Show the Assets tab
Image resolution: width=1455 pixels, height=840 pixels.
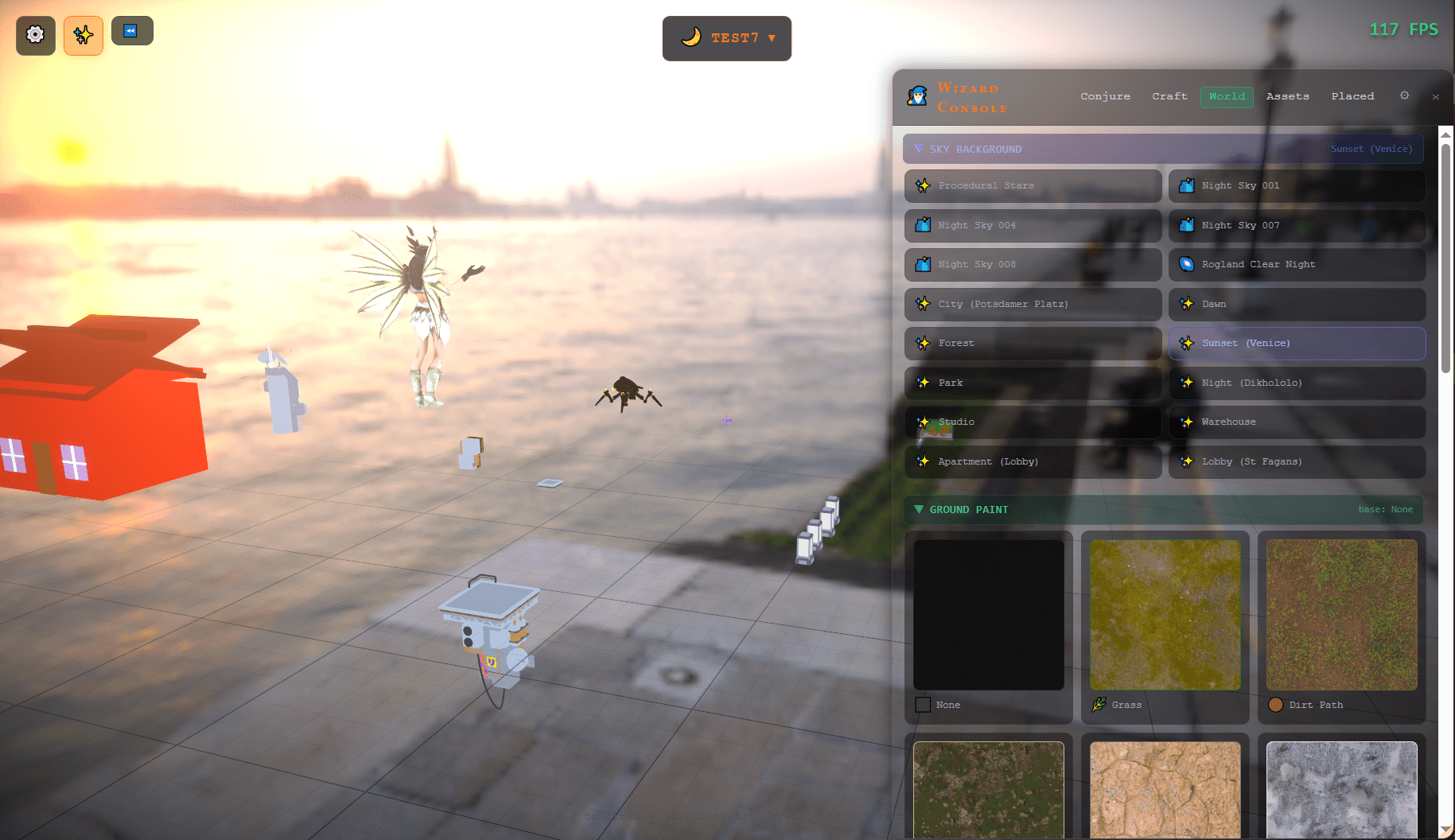coord(1287,96)
